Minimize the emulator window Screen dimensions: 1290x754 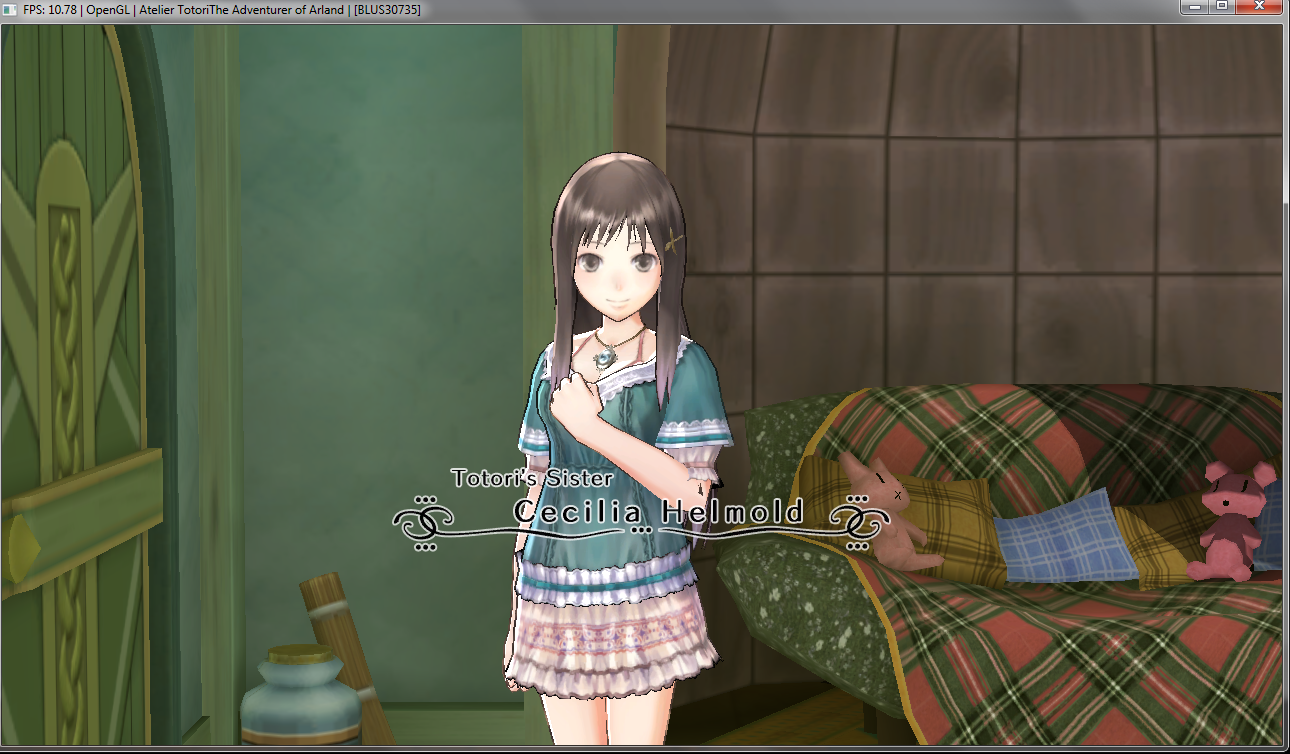tap(1194, 6)
